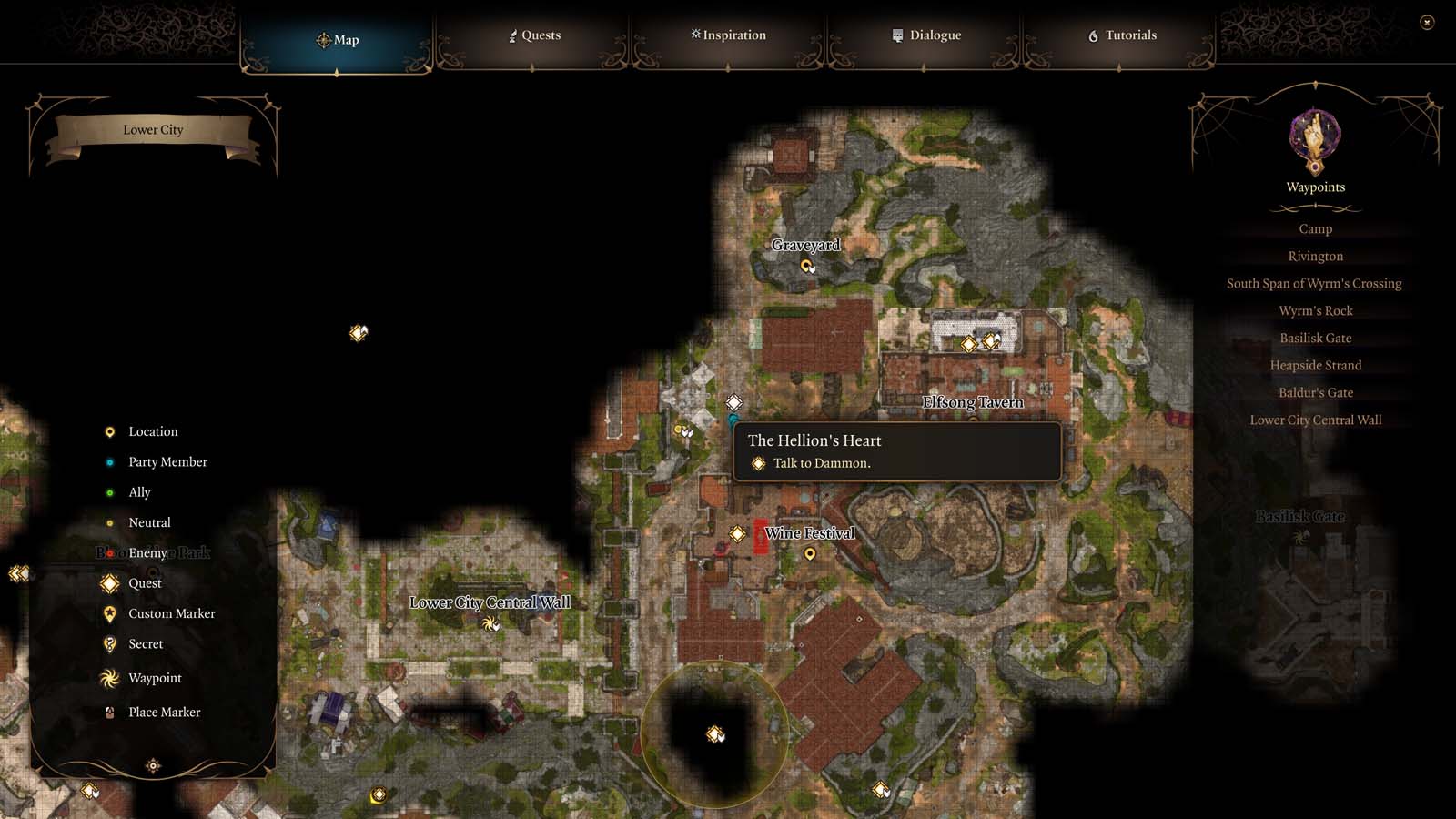1456x819 pixels.
Task: Click the Graveyard custom marker on the map
Action: click(x=806, y=267)
